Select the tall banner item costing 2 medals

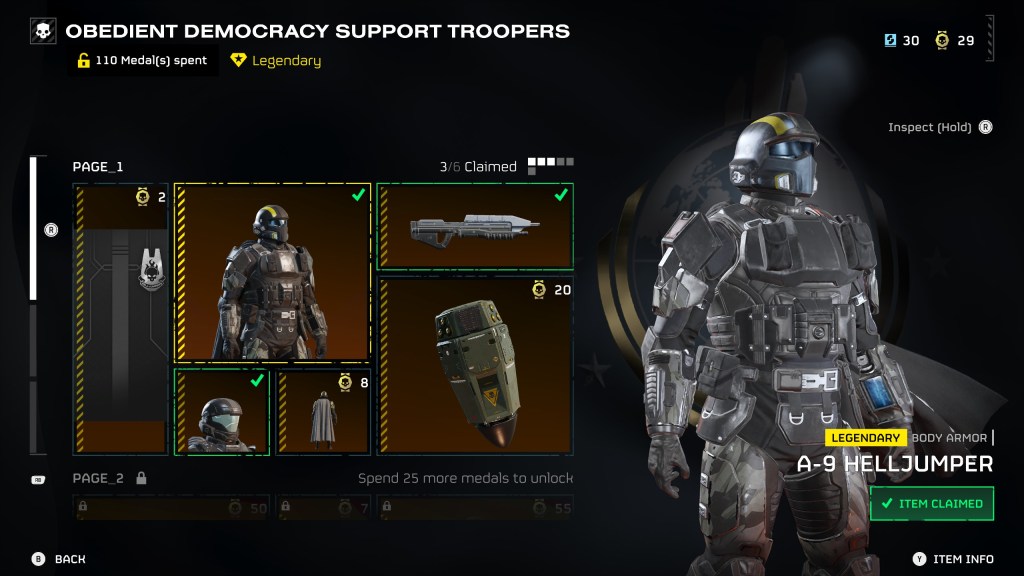point(120,318)
